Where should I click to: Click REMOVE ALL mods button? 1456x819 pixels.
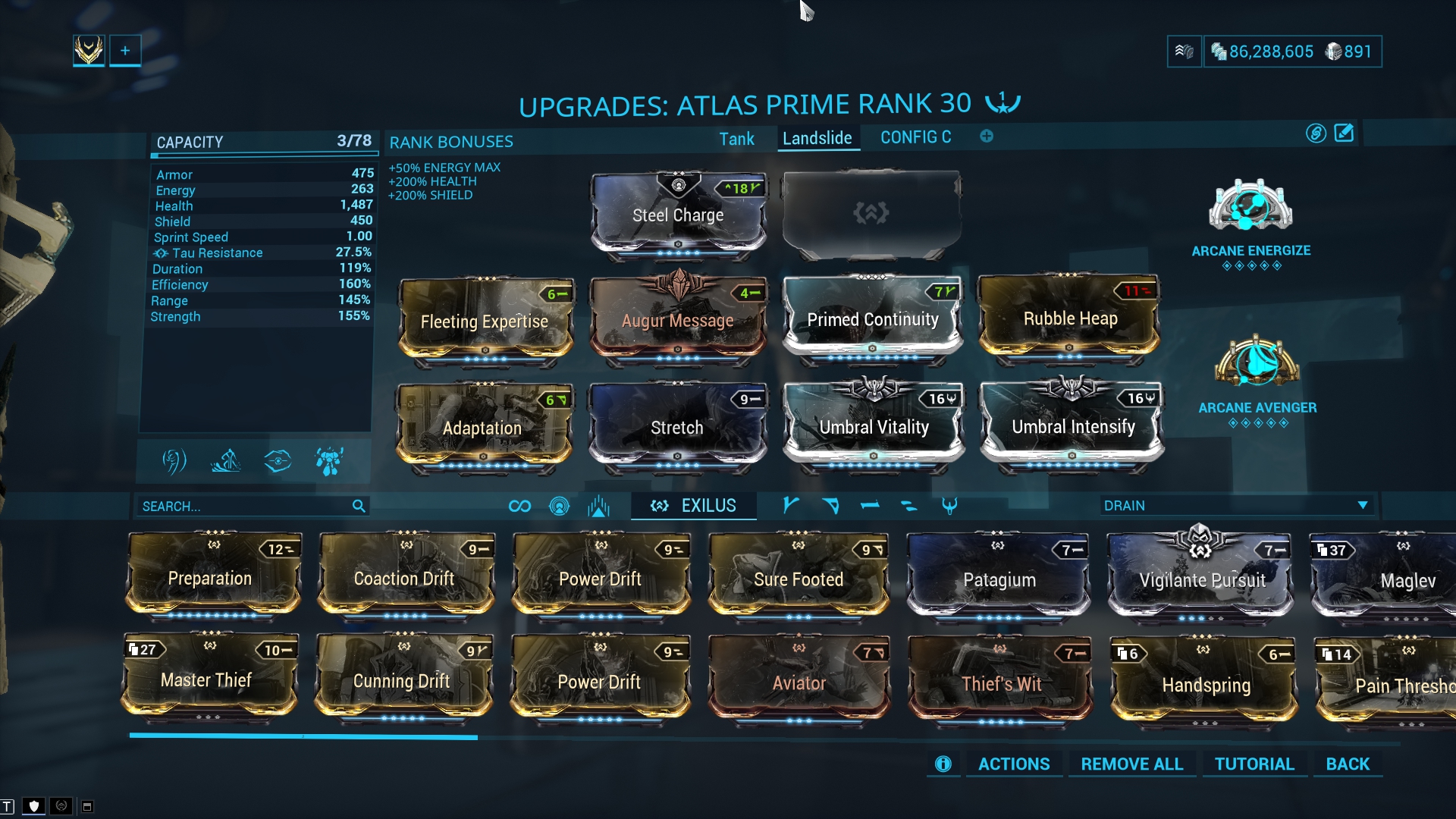(x=1131, y=764)
